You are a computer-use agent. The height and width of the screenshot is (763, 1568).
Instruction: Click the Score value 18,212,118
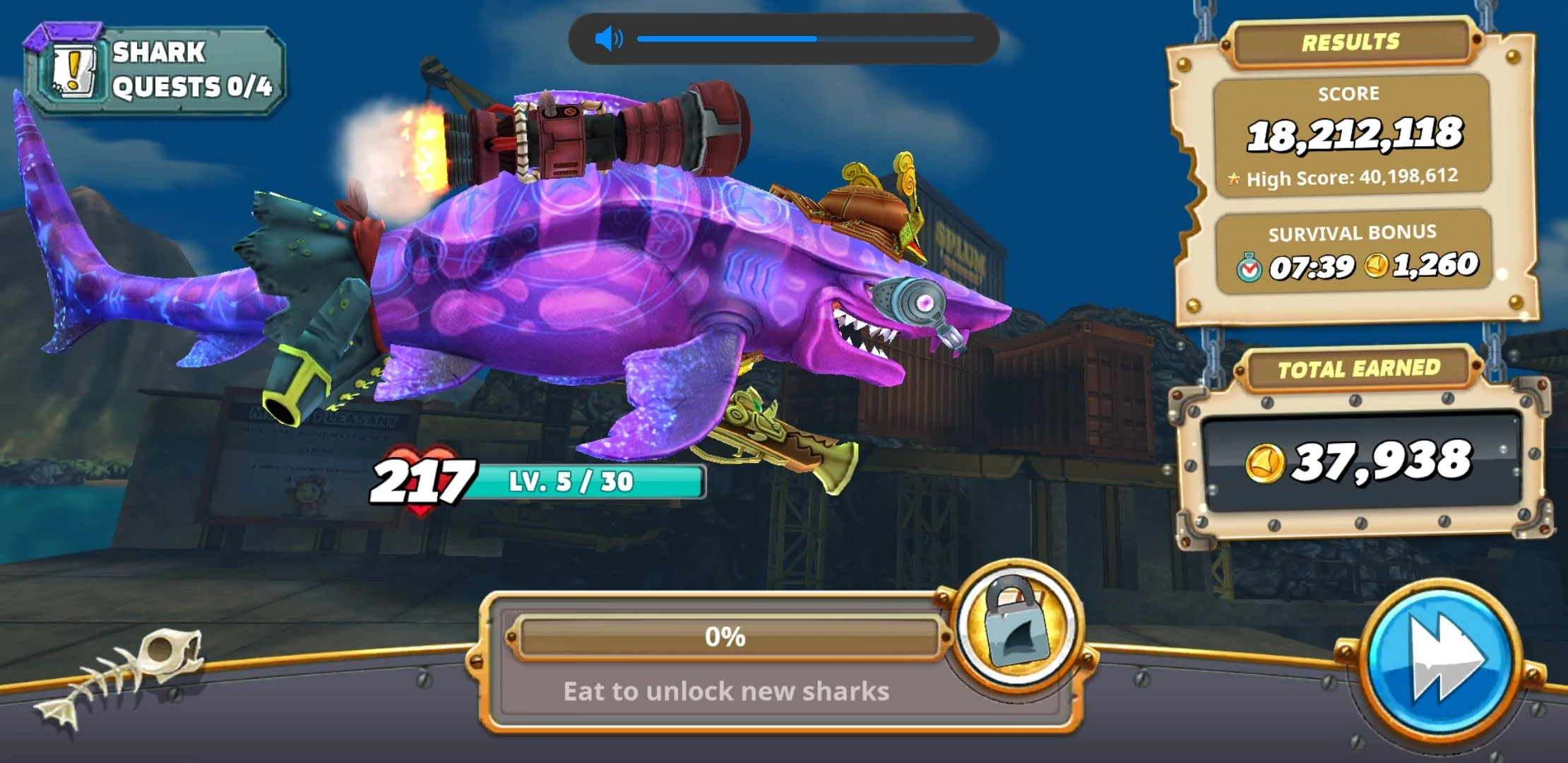pos(1355,134)
